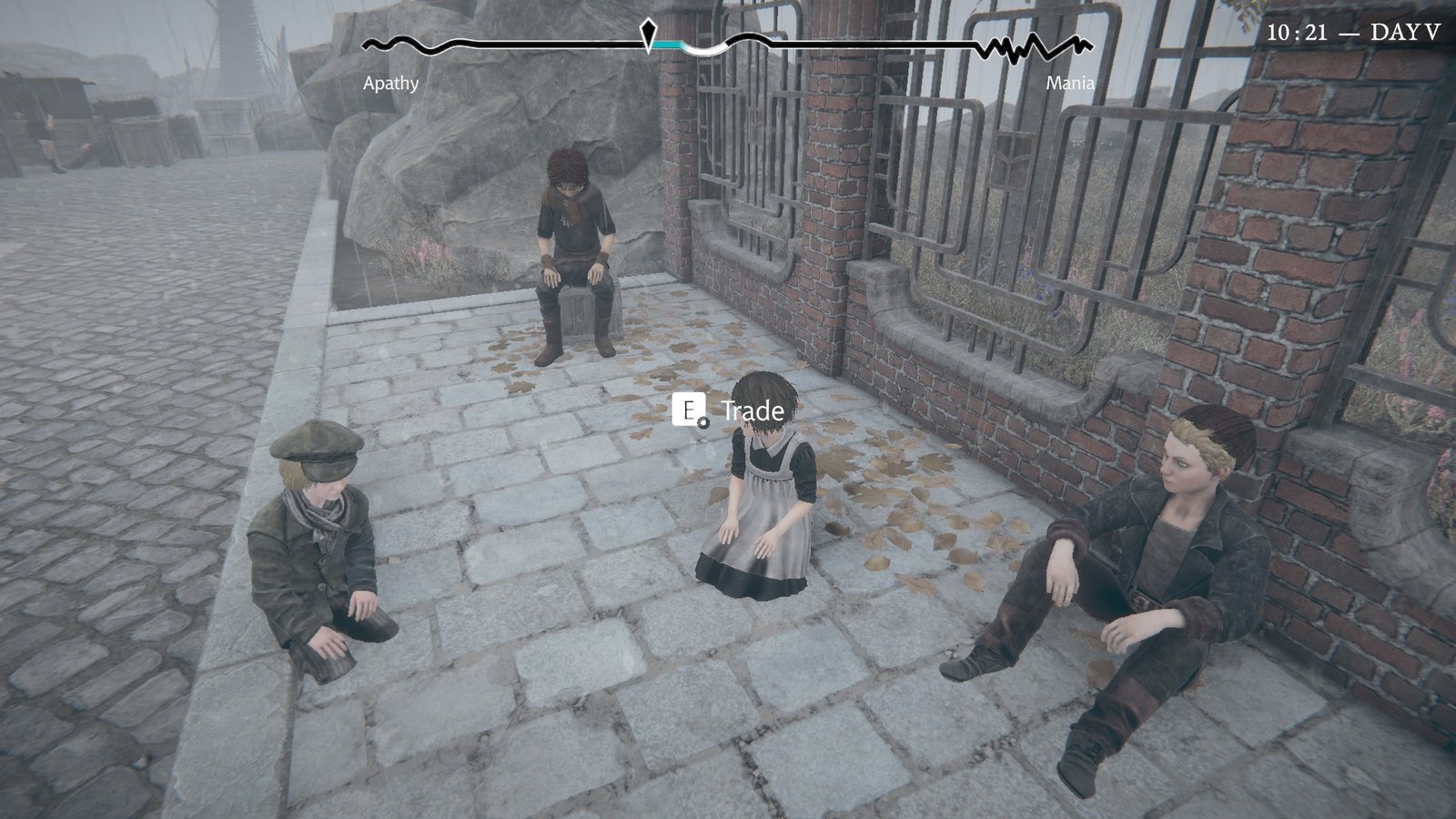Click the diamond marker on the mood meter
The height and width of the screenshot is (819, 1456).
tap(649, 35)
